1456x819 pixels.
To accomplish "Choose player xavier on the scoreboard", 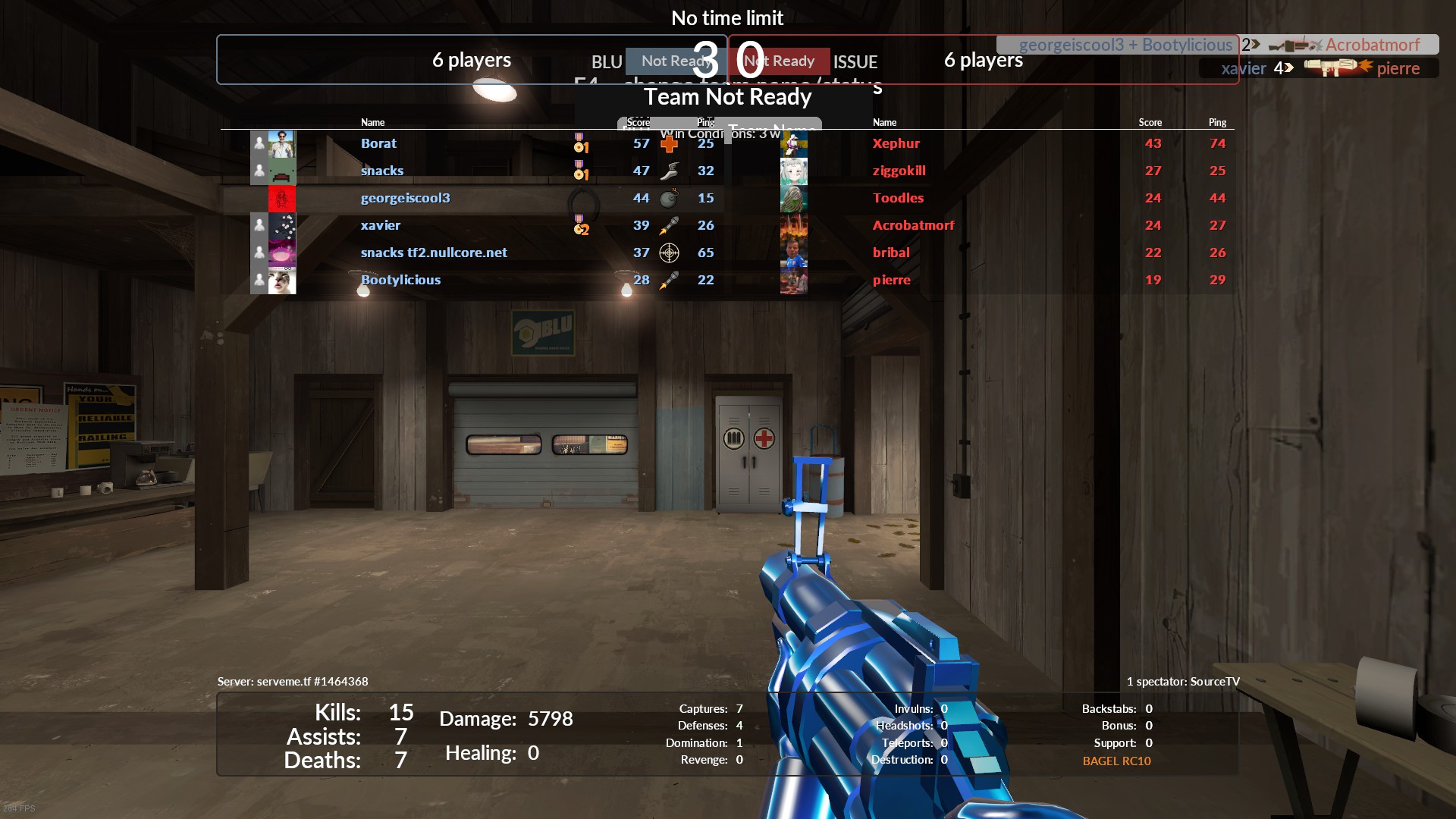I will coord(380,225).
